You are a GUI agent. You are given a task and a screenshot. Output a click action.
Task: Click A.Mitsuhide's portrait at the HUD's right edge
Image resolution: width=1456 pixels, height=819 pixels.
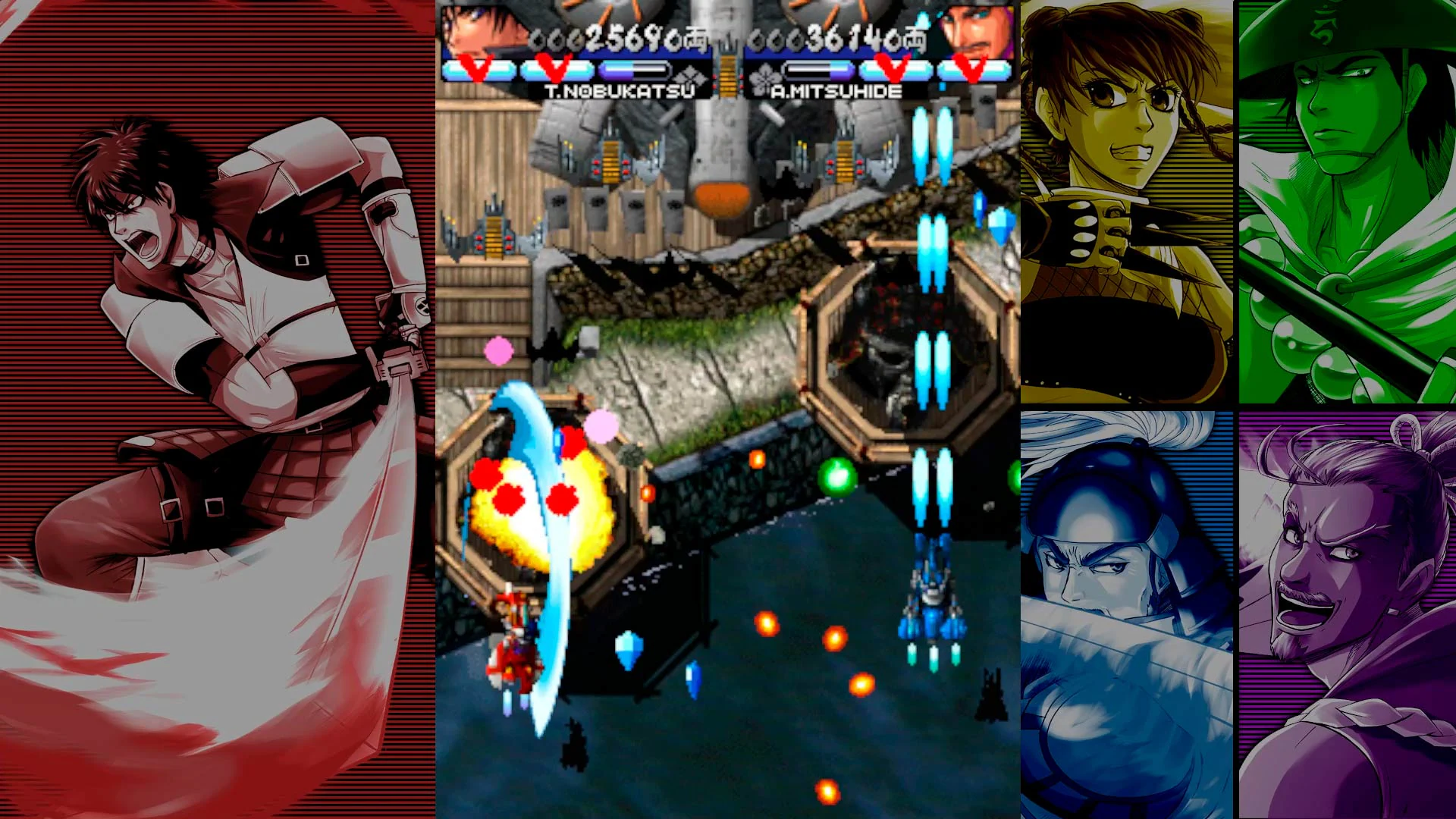pos(978,30)
